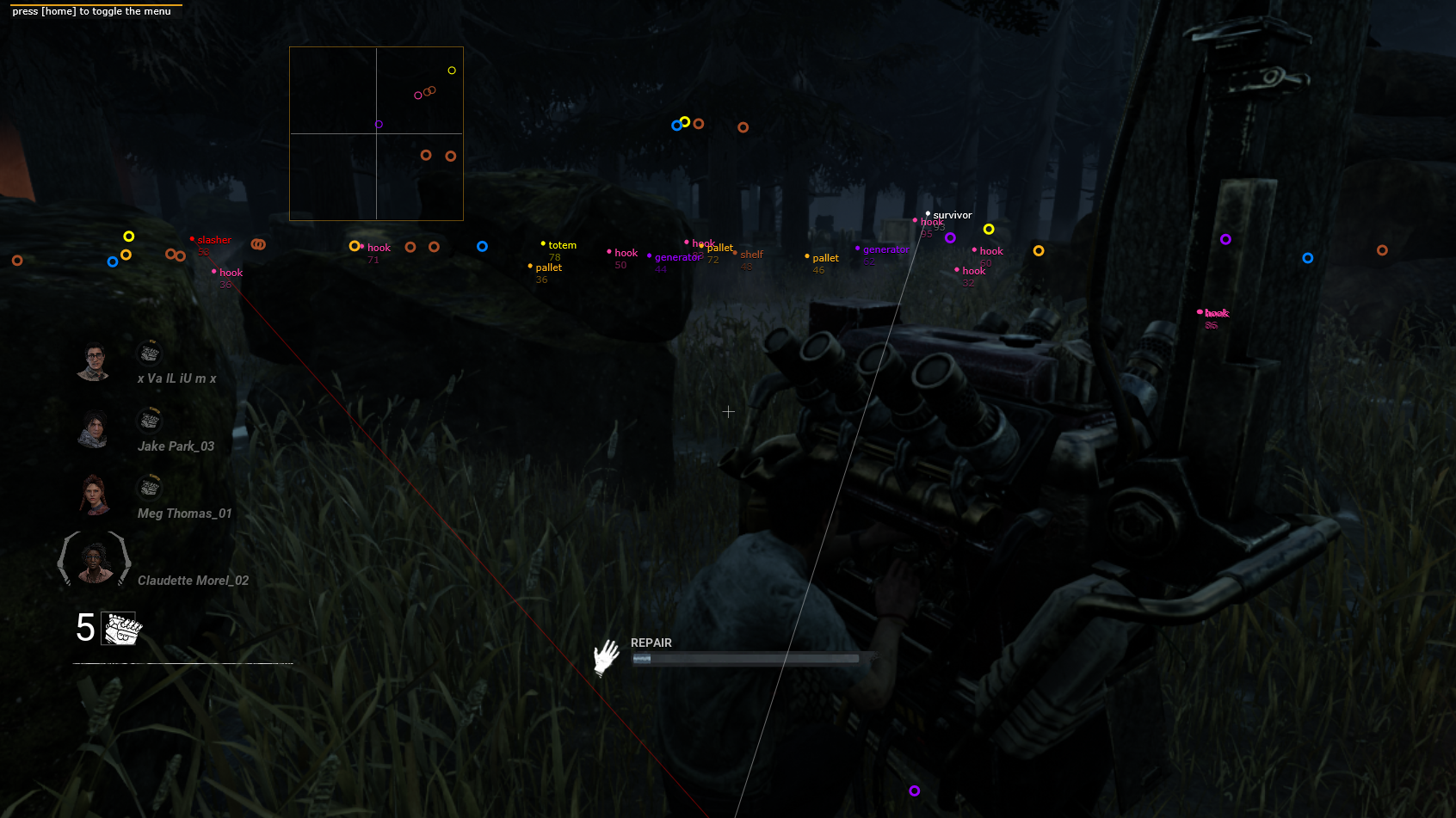Select the x Va IL iU m x survivor portrait
This screenshot has height=818, width=1456.
[x=94, y=362]
